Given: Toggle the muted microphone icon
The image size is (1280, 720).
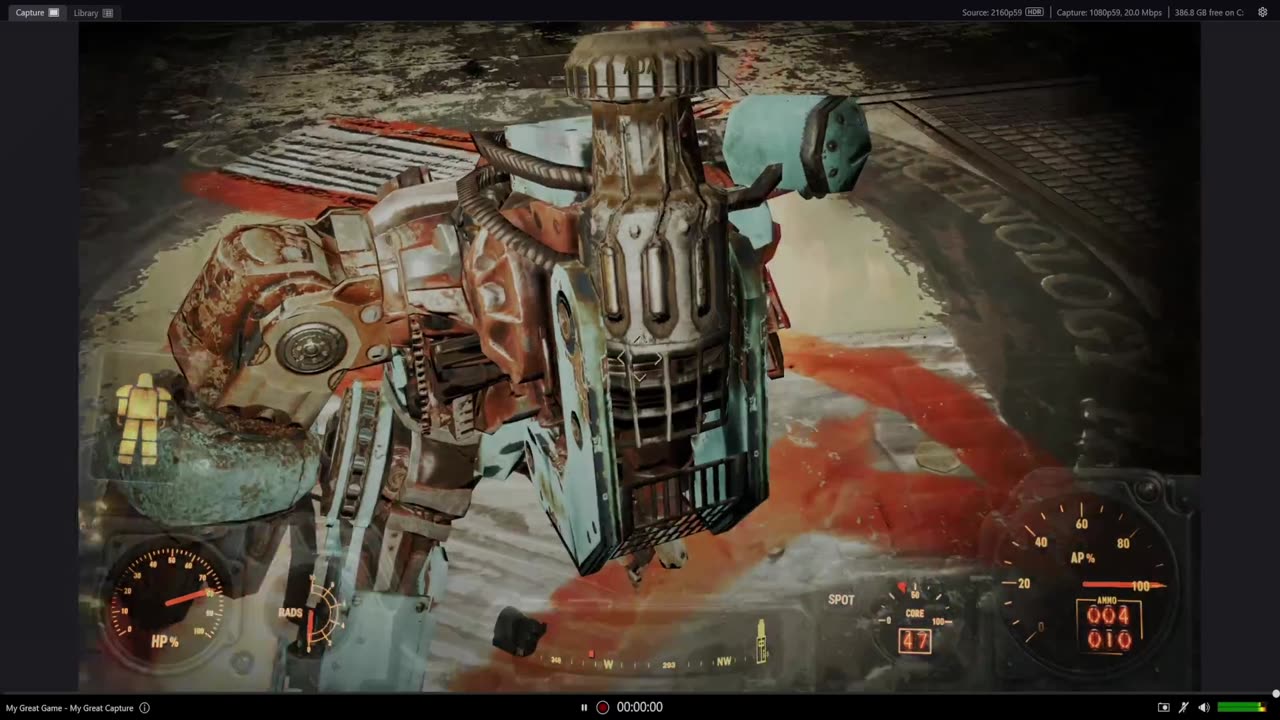Looking at the screenshot, I should point(1184,707).
